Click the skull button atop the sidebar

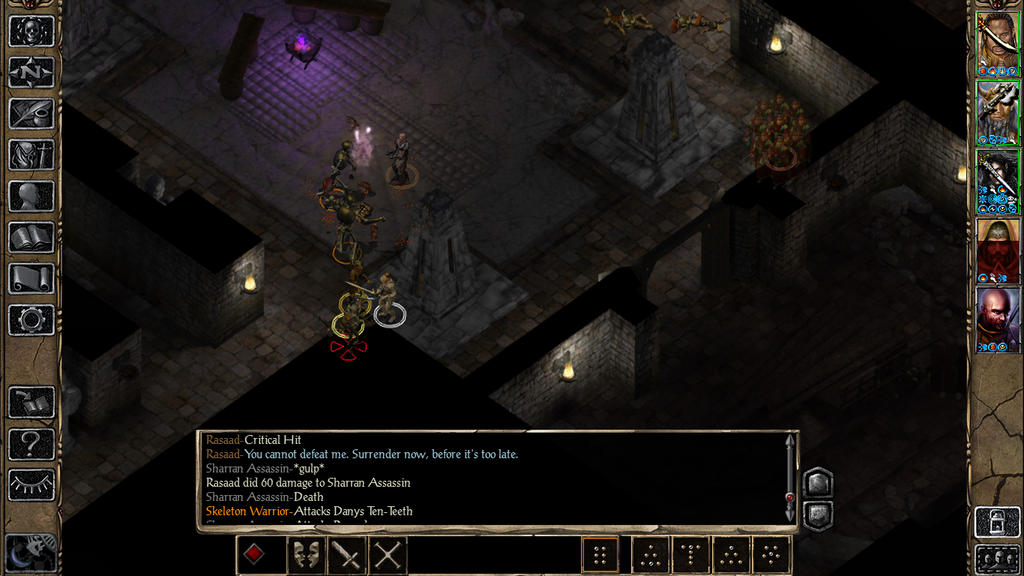pyautogui.click(x=31, y=31)
